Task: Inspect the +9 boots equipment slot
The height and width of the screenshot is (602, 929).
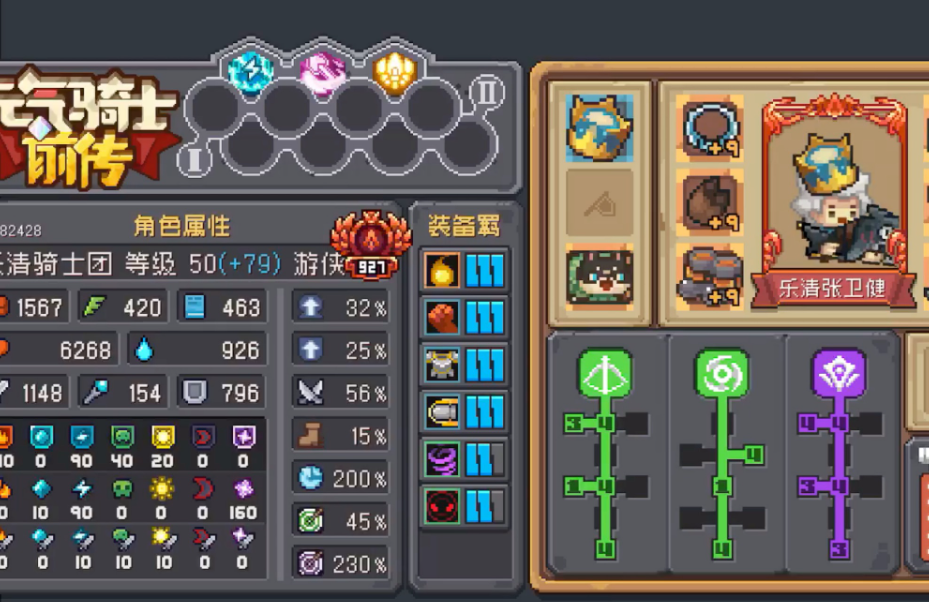Action: coord(712,275)
